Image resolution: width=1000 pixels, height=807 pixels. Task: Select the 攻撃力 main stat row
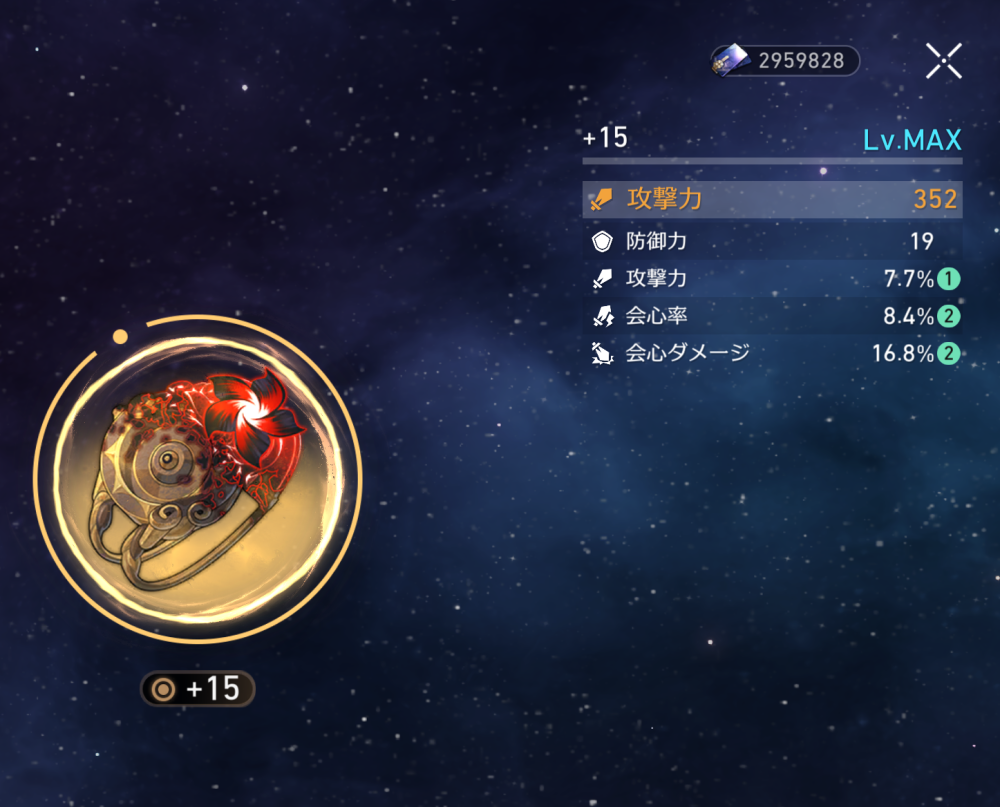(x=772, y=199)
